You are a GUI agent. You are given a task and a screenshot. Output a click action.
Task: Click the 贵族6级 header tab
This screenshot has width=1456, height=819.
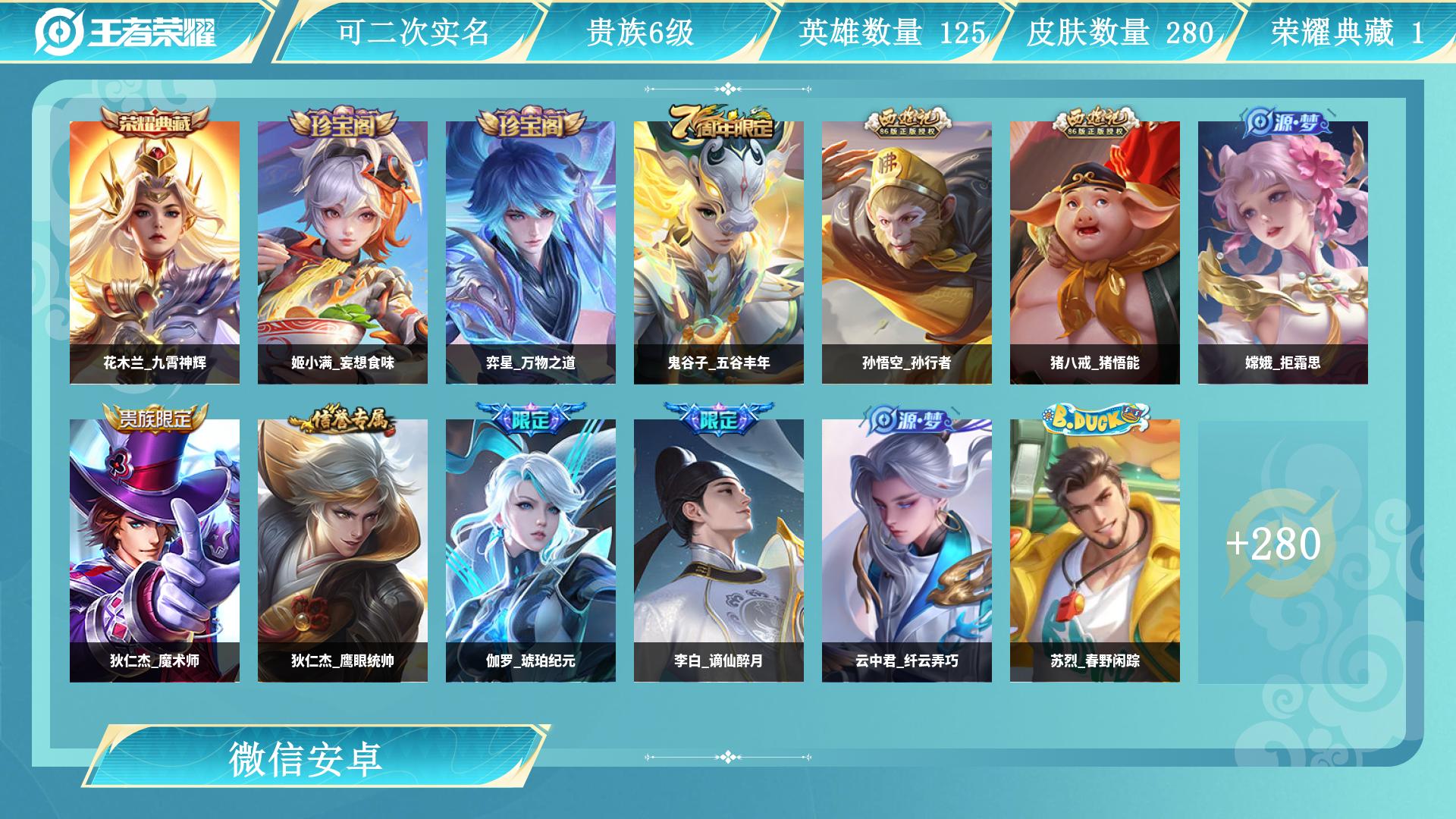640,32
